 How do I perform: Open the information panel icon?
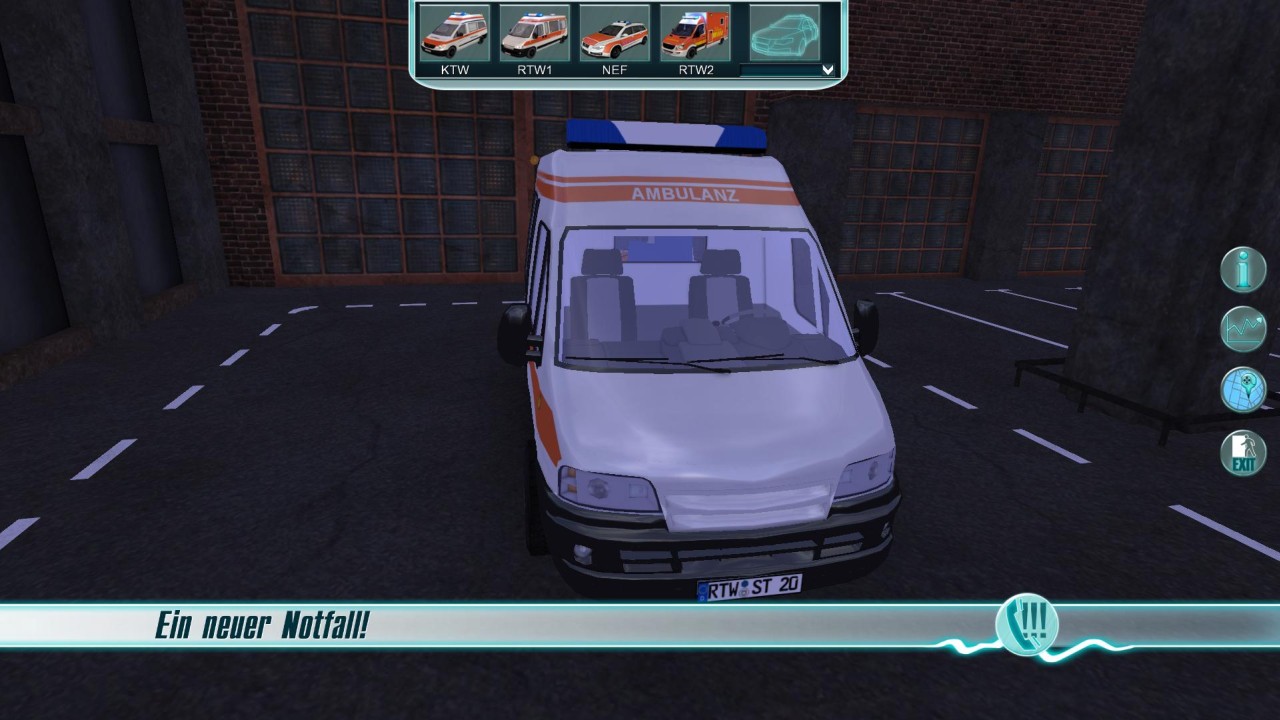[1243, 270]
